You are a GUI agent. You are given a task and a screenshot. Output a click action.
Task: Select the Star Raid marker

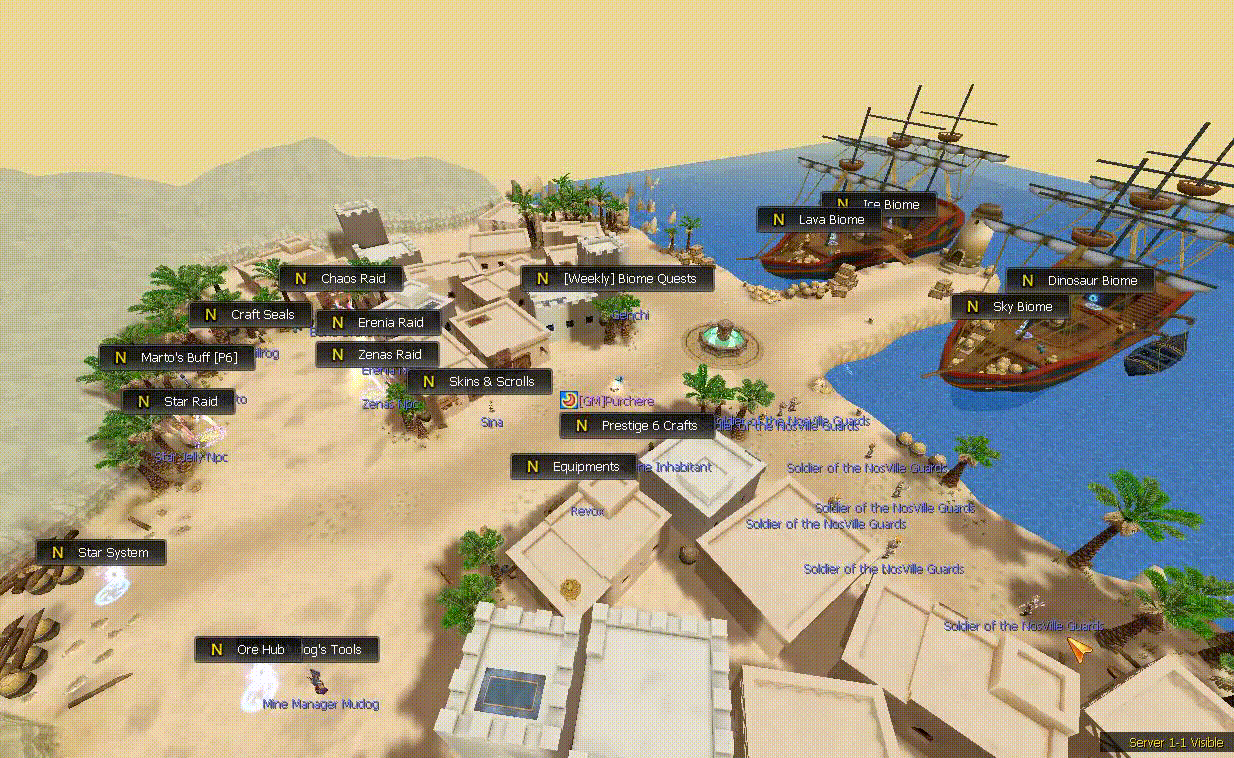(178, 402)
